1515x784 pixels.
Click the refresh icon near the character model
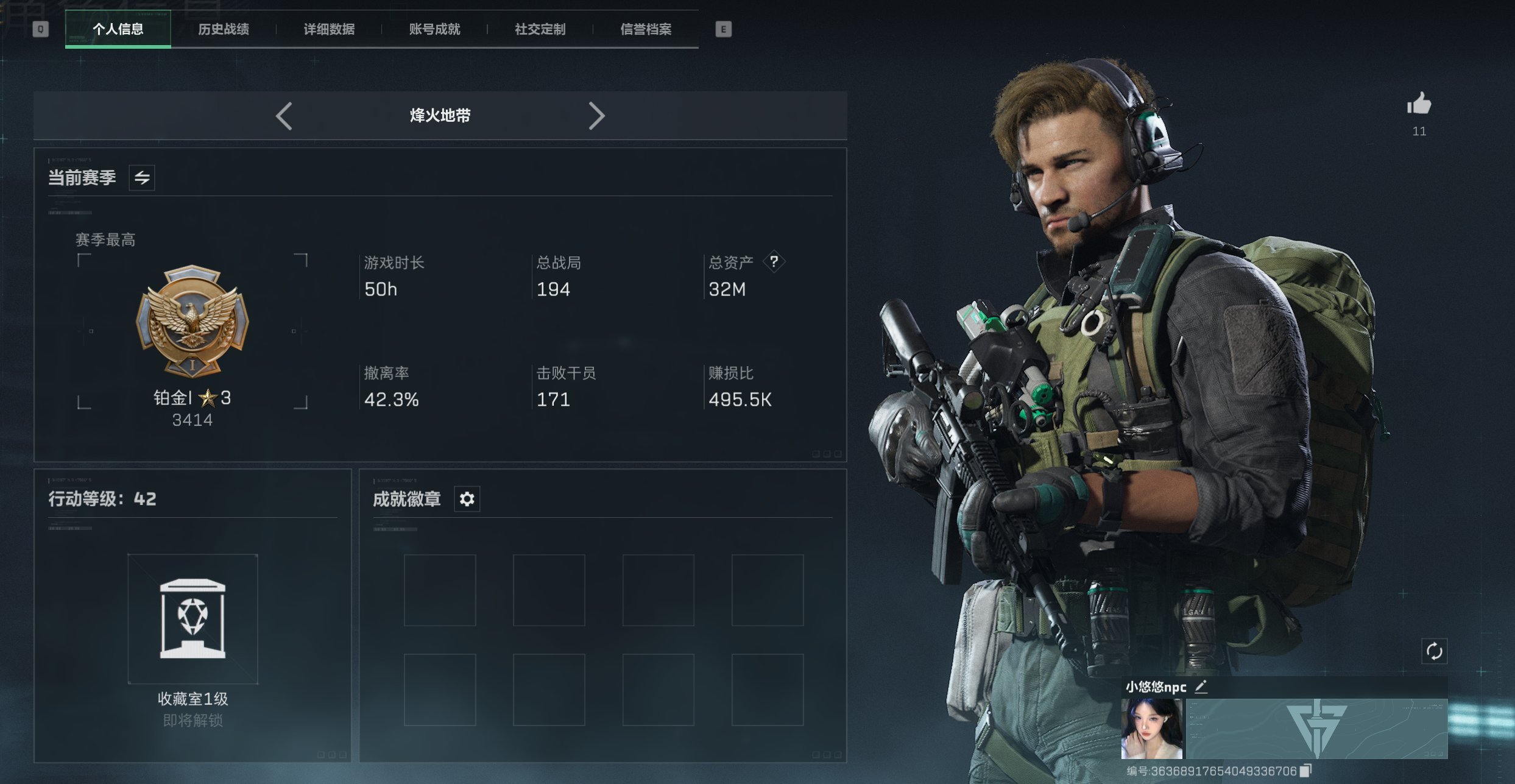[1435, 651]
